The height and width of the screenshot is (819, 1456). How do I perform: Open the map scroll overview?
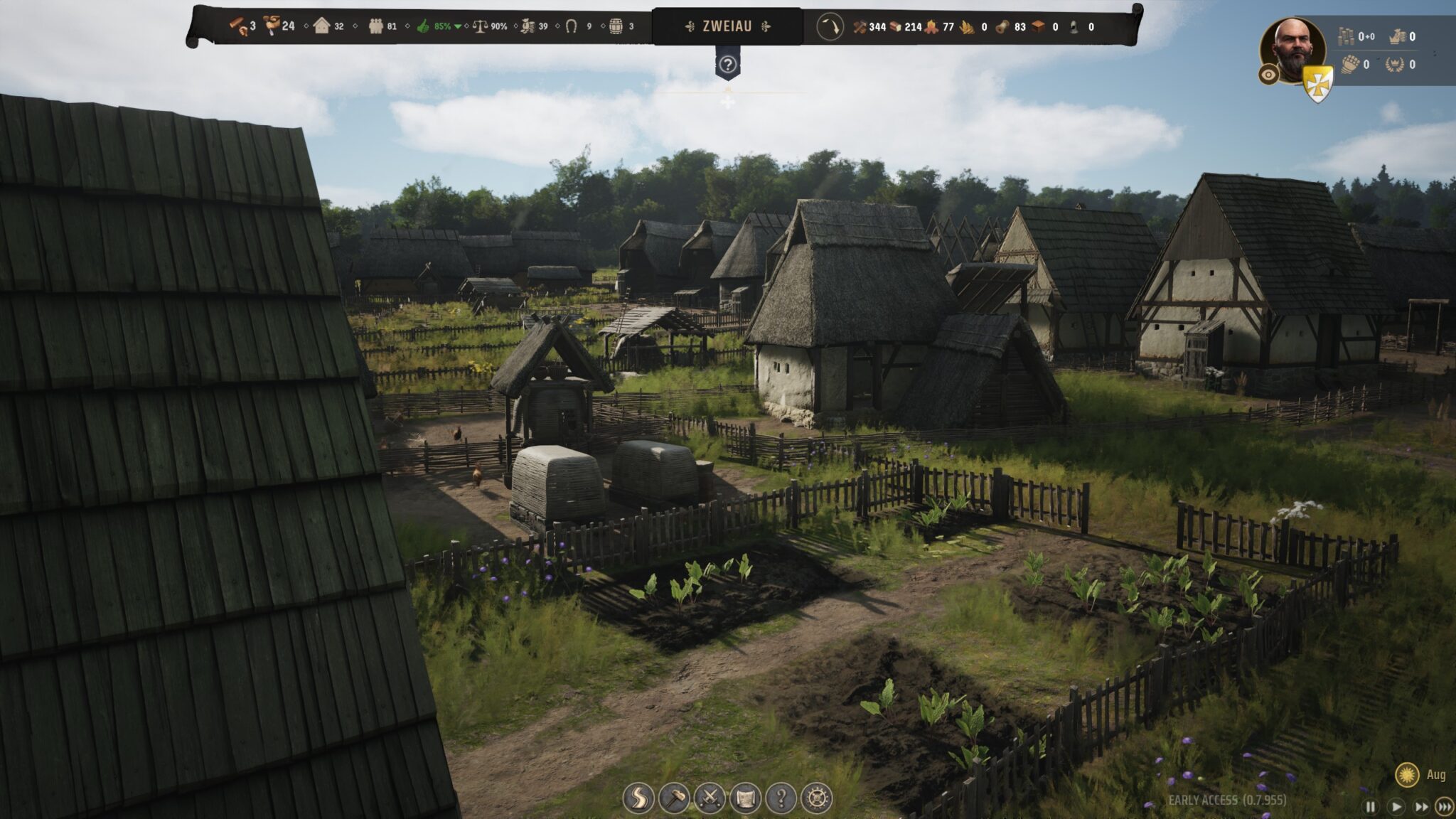tap(745, 798)
